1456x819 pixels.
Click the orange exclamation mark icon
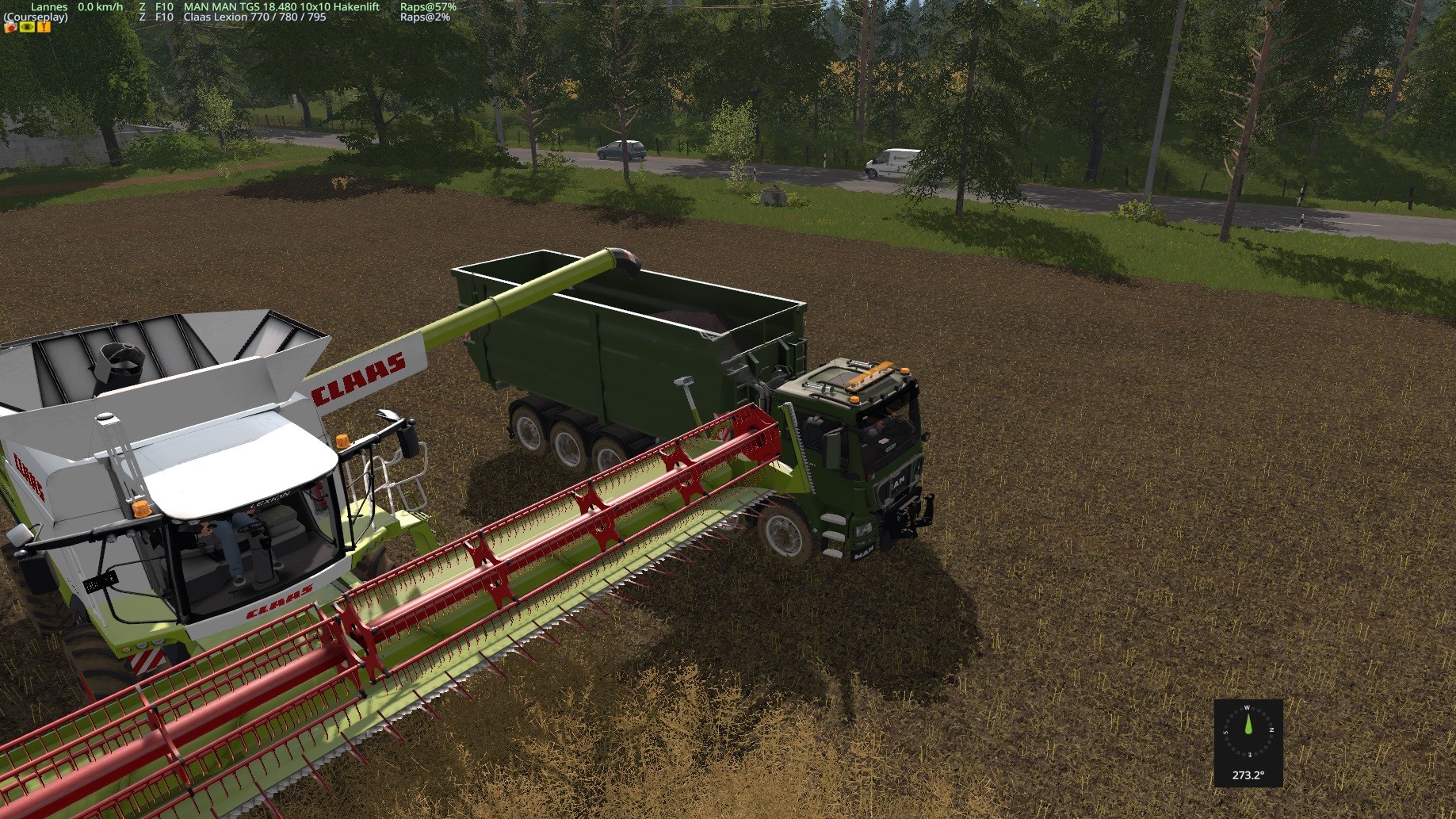point(44,27)
